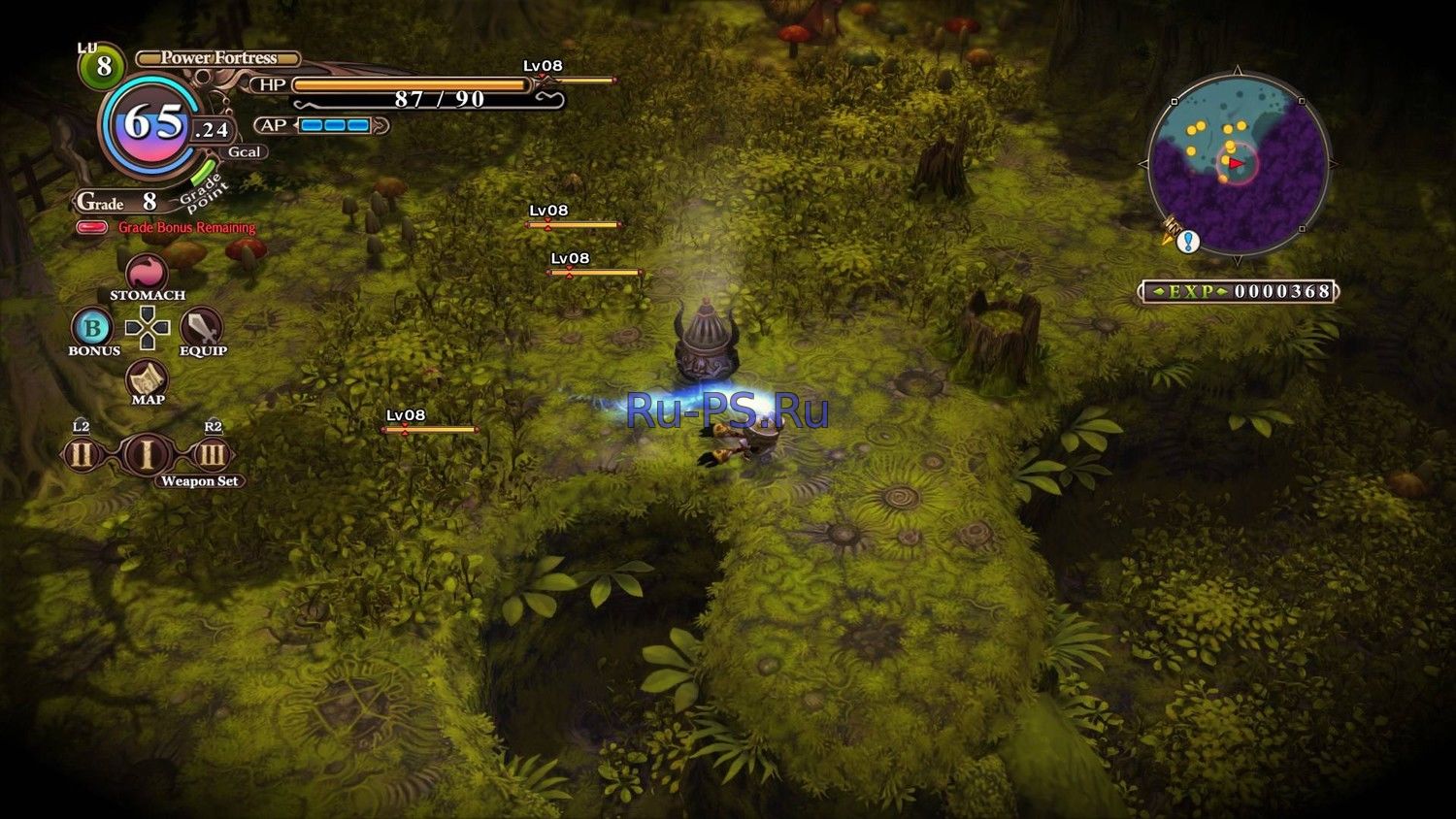Image resolution: width=1456 pixels, height=819 pixels.
Task: Click the circular minimap
Action: pyautogui.click(x=1238, y=163)
